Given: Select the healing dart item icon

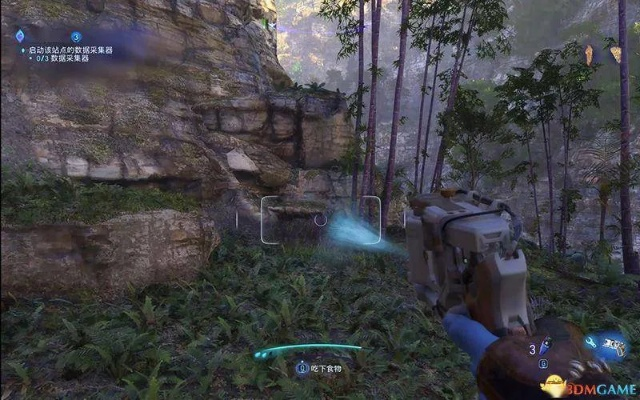Looking at the screenshot, I should [546, 348].
